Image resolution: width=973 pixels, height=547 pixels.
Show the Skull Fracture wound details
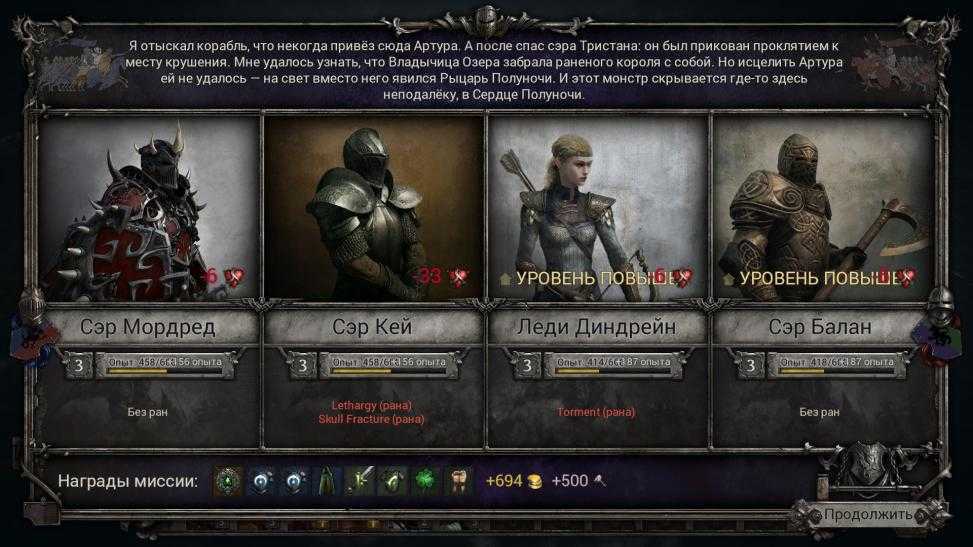(x=372, y=419)
